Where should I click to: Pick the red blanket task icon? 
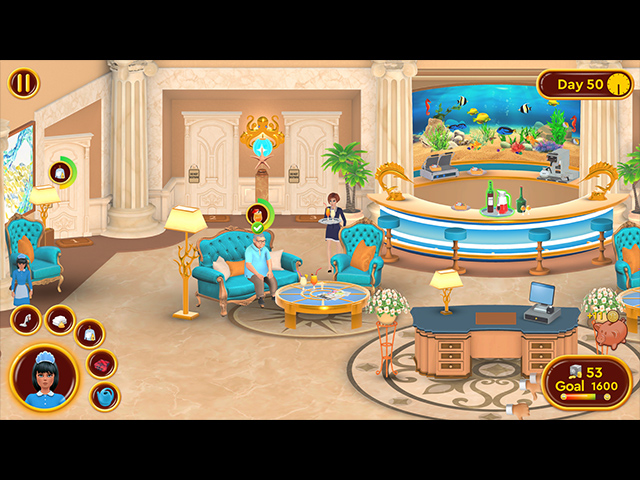101,364
